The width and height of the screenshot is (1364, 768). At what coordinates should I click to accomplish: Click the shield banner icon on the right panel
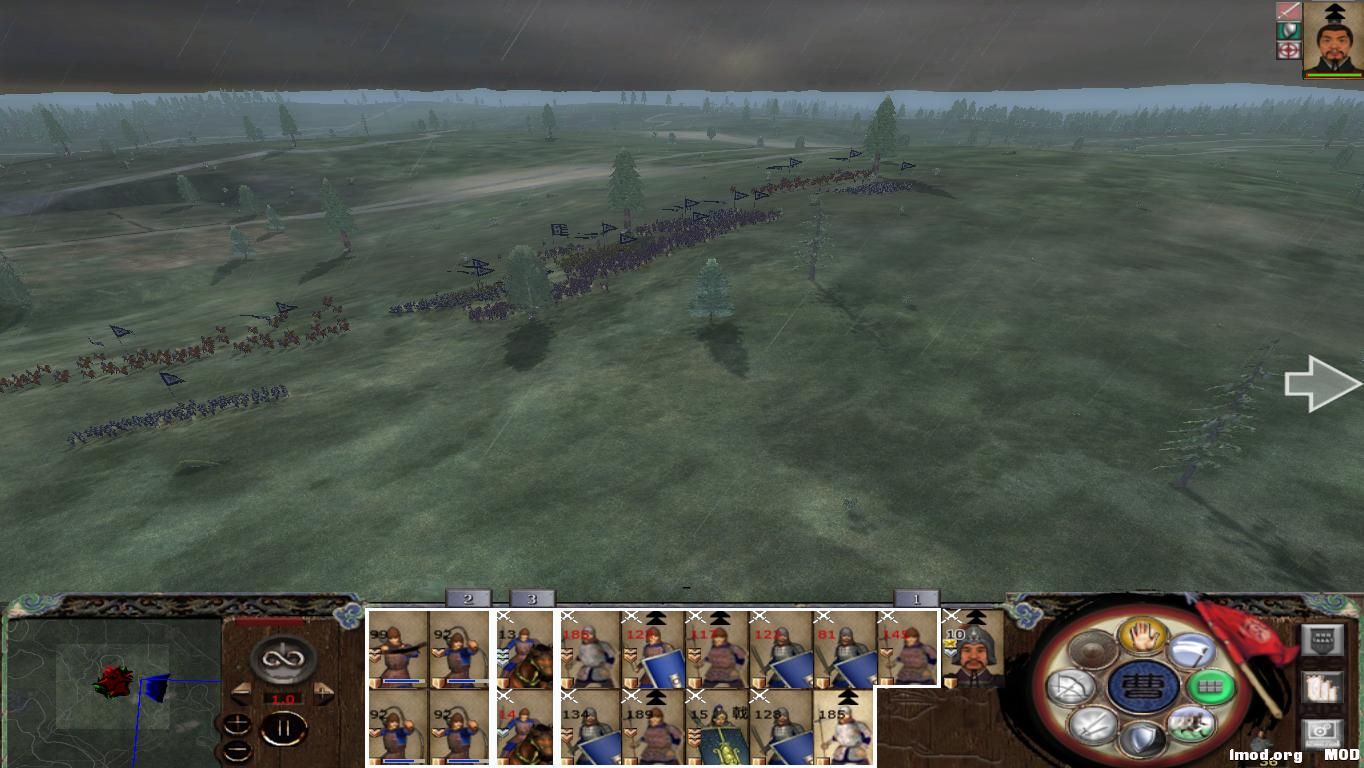(1323, 639)
